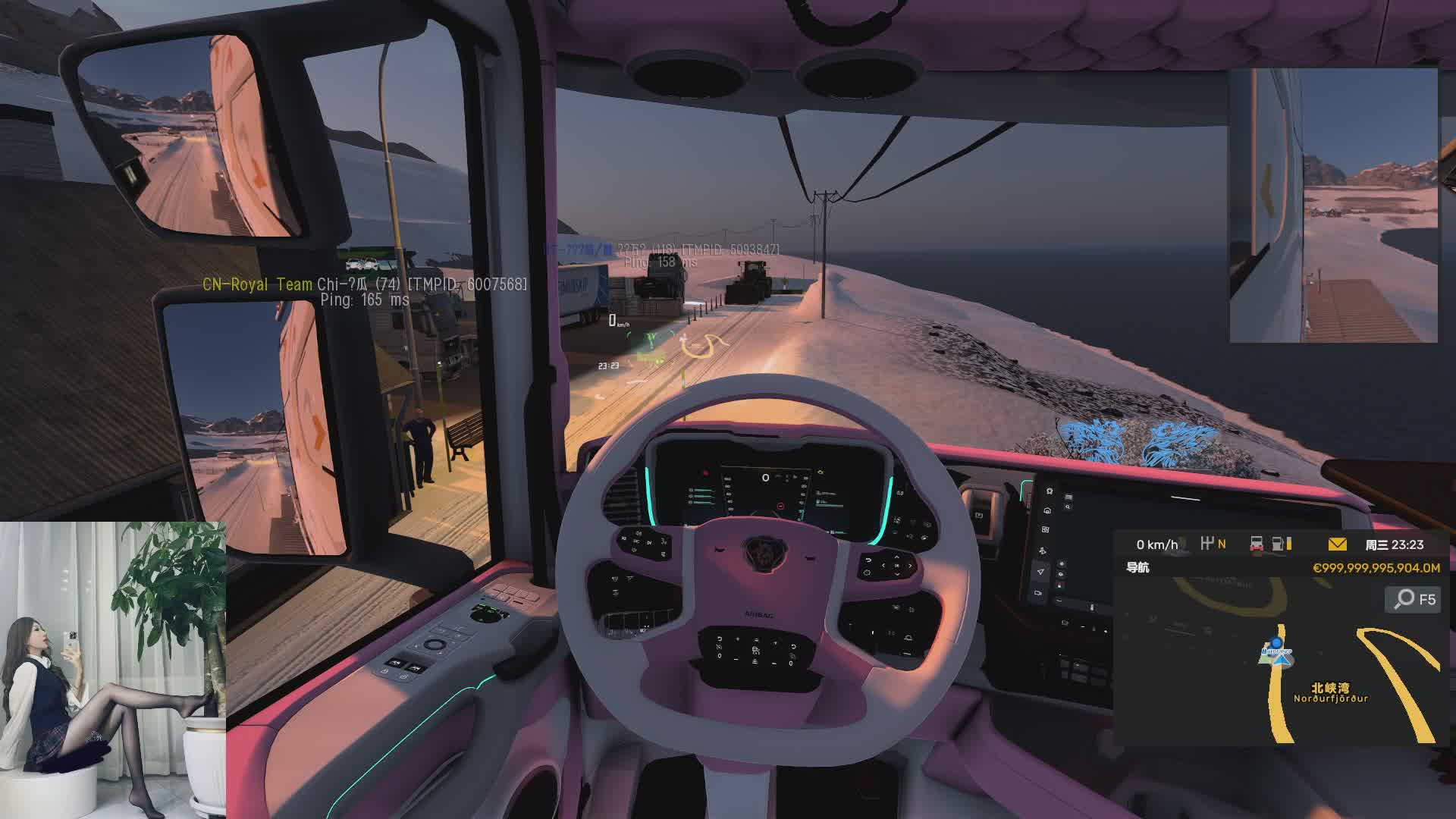This screenshot has width=1456, height=819.
Task: Click the Route Advisor minimap
Action: 1281,660
